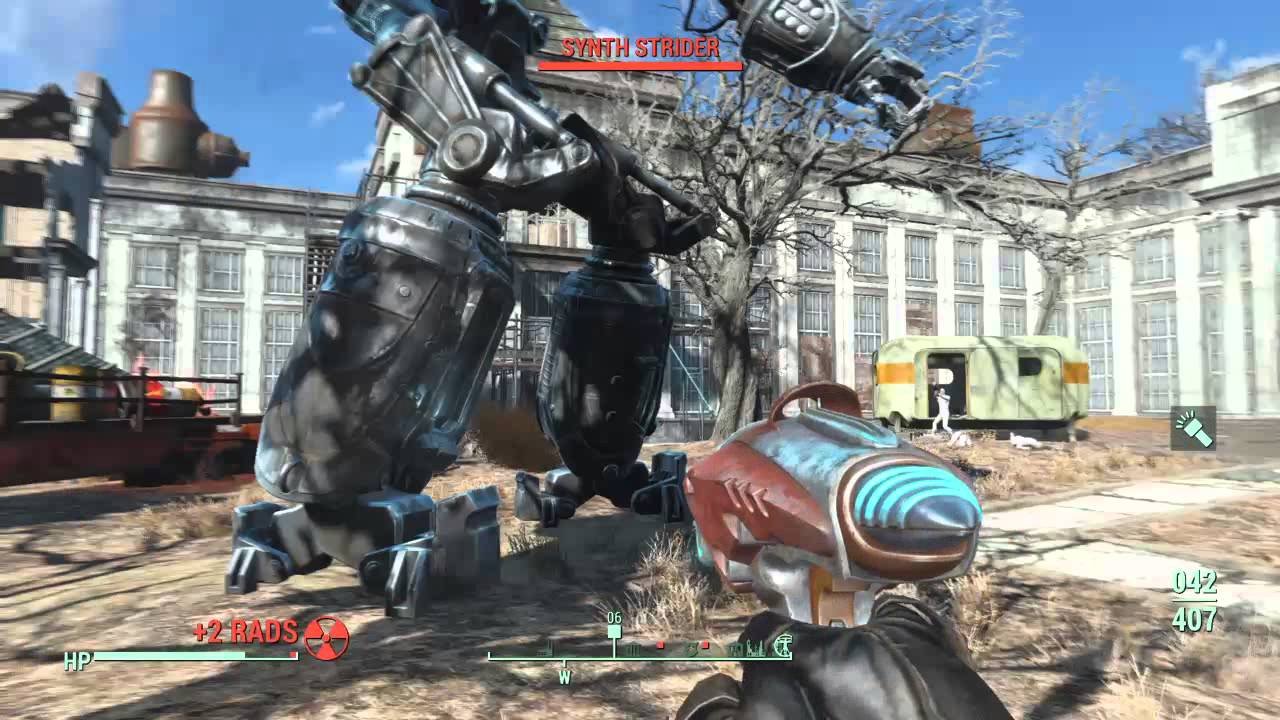This screenshot has height=720, width=1280.
Task: Toggle the flashlight icon
Action: tap(1193, 428)
